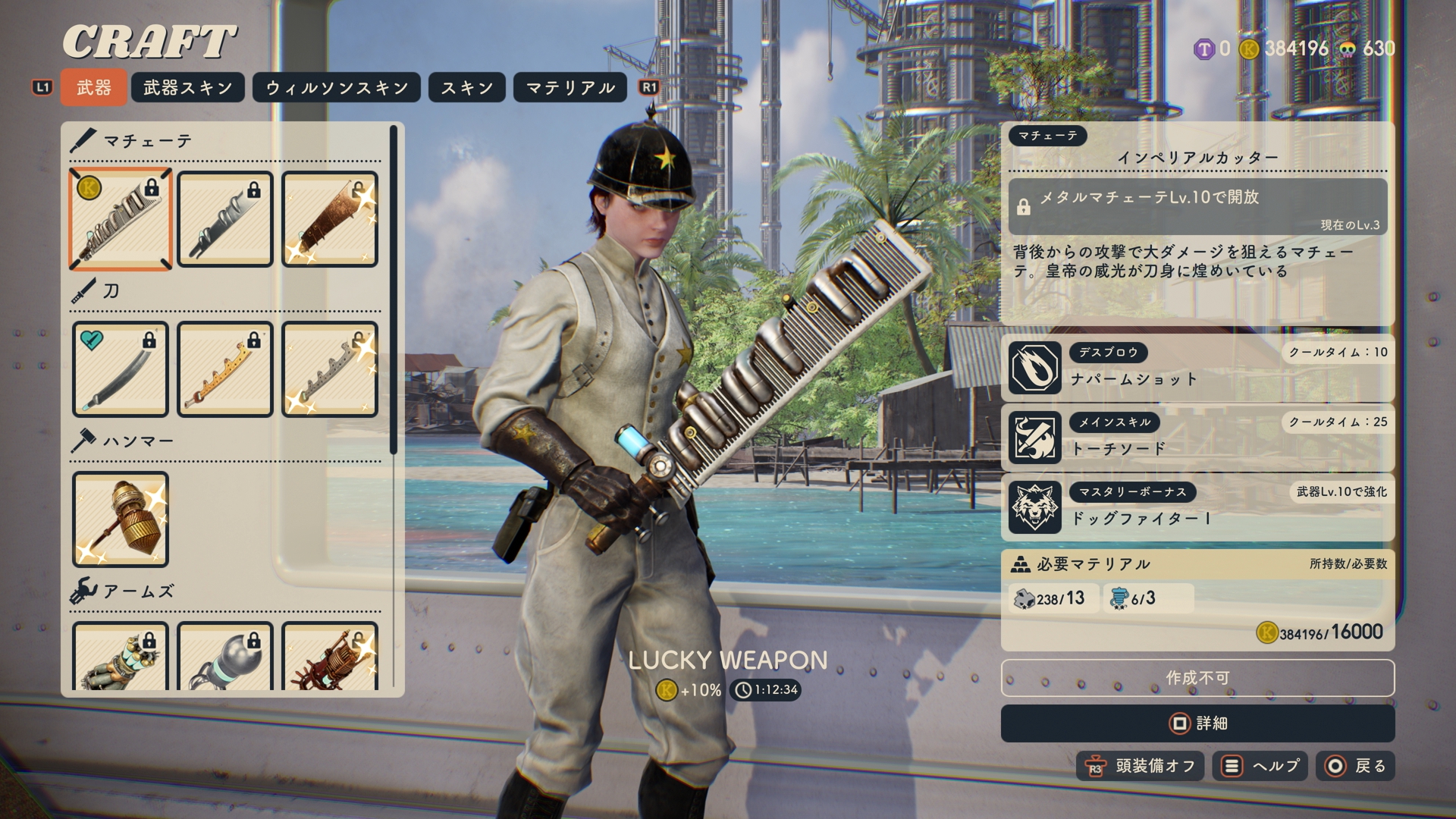The height and width of the screenshot is (819, 1456).
Task: Open the マテリアル tab
Action: (570, 87)
